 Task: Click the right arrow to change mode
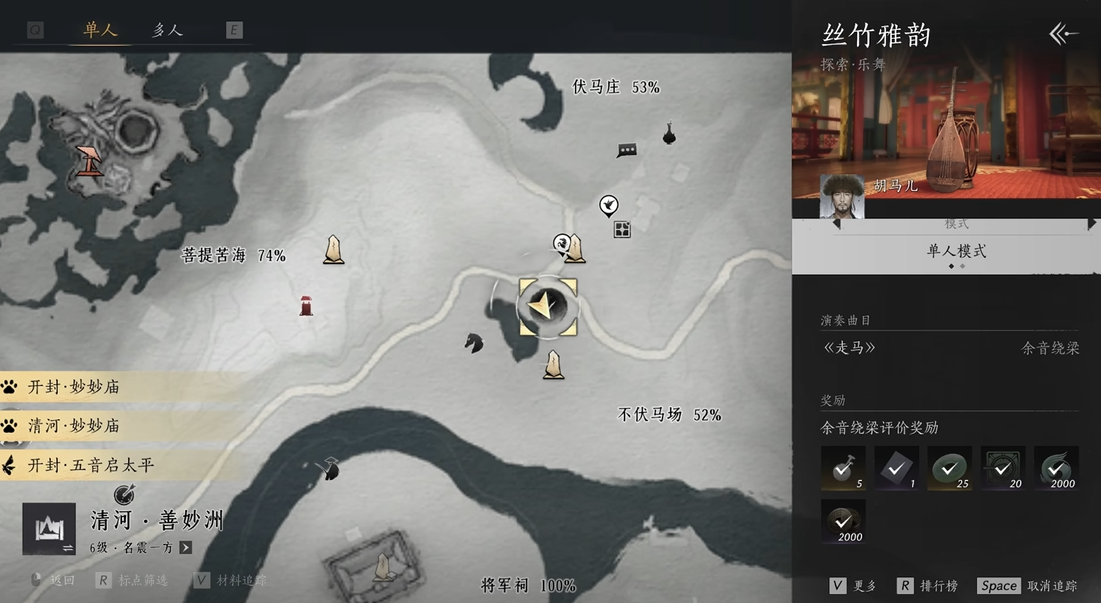point(1091,225)
